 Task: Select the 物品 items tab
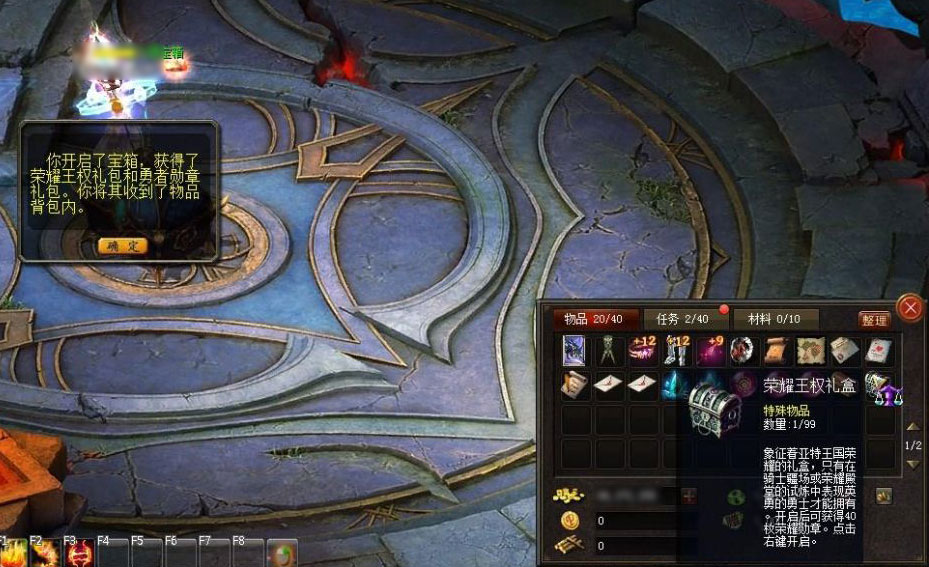pyautogui.click(x=590, y=319)
